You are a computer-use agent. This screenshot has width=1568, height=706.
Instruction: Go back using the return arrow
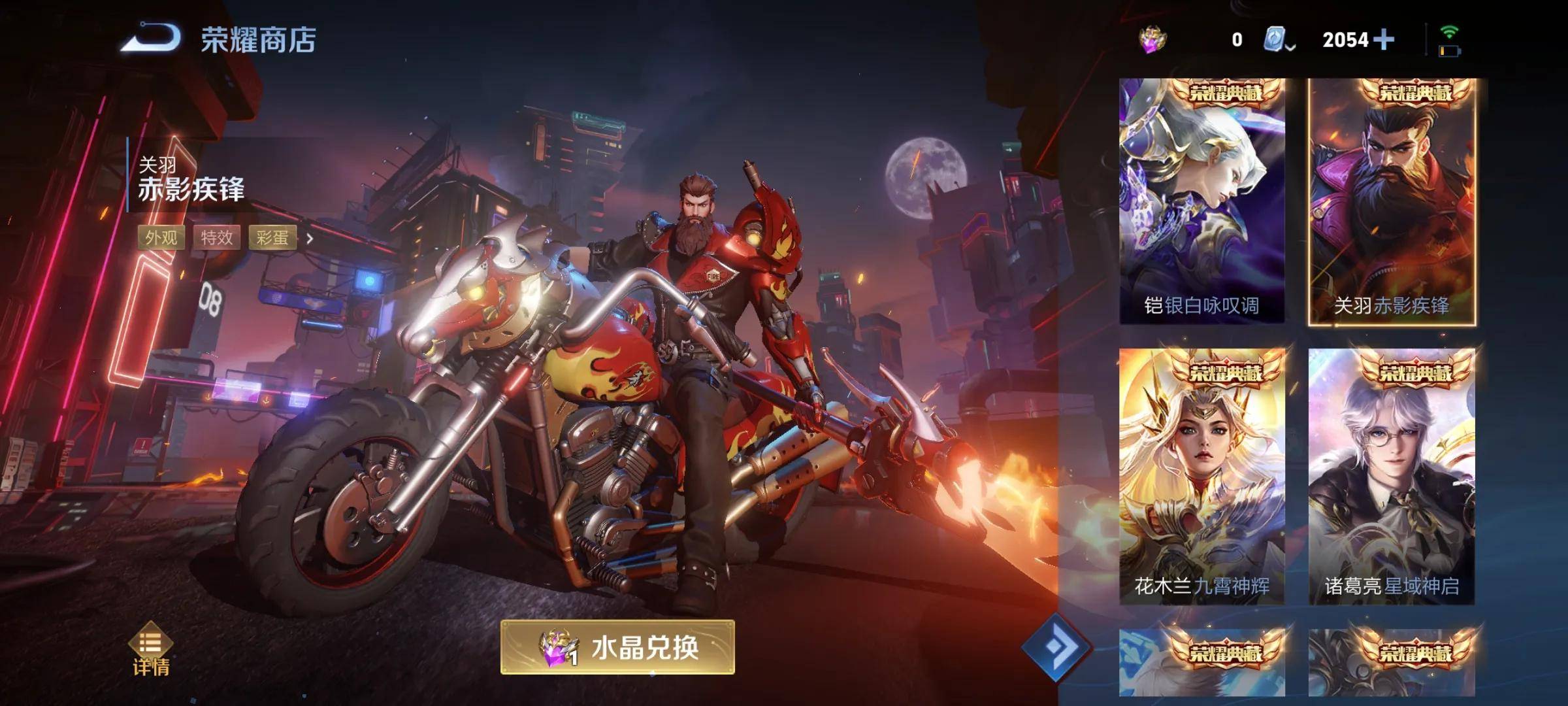[152, 38]
